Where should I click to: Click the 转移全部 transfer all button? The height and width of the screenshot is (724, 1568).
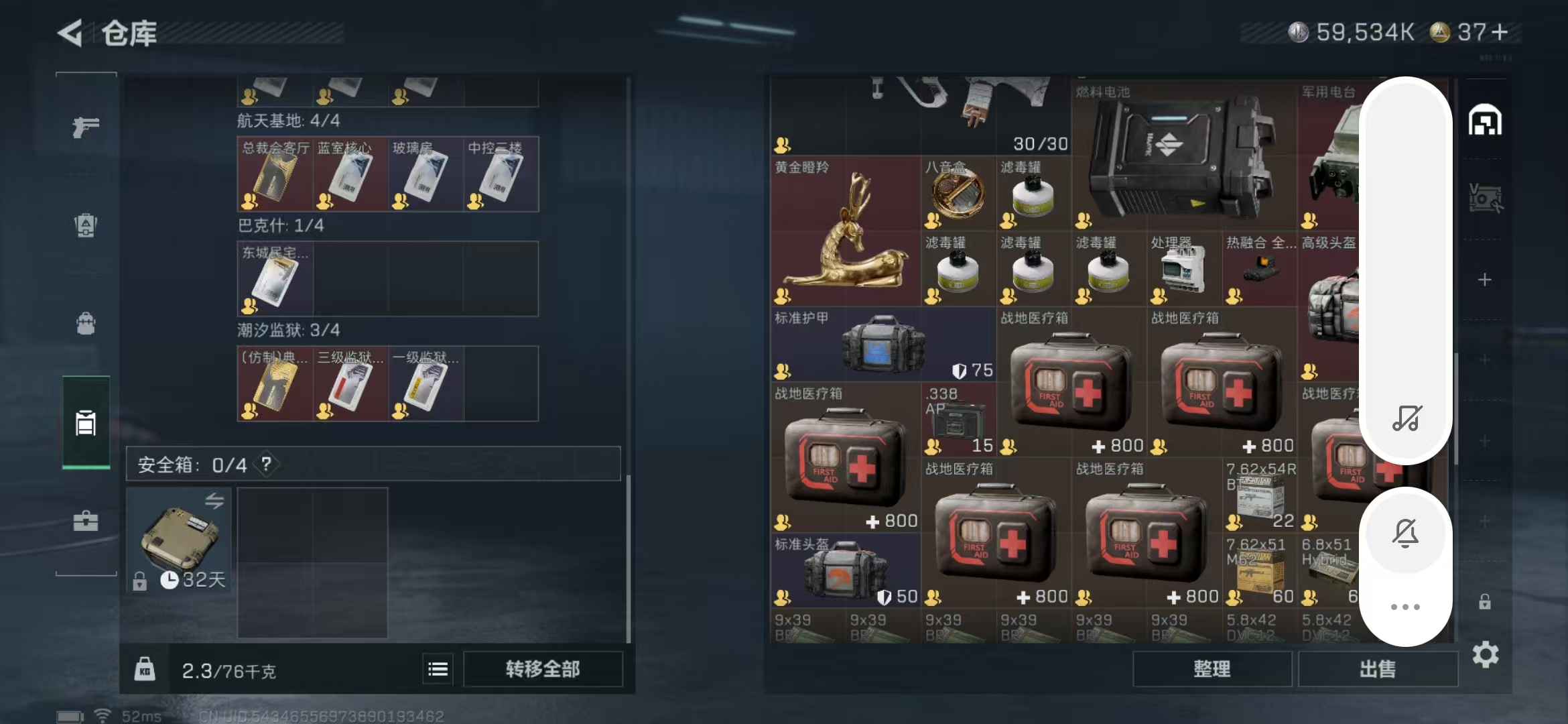543,669
